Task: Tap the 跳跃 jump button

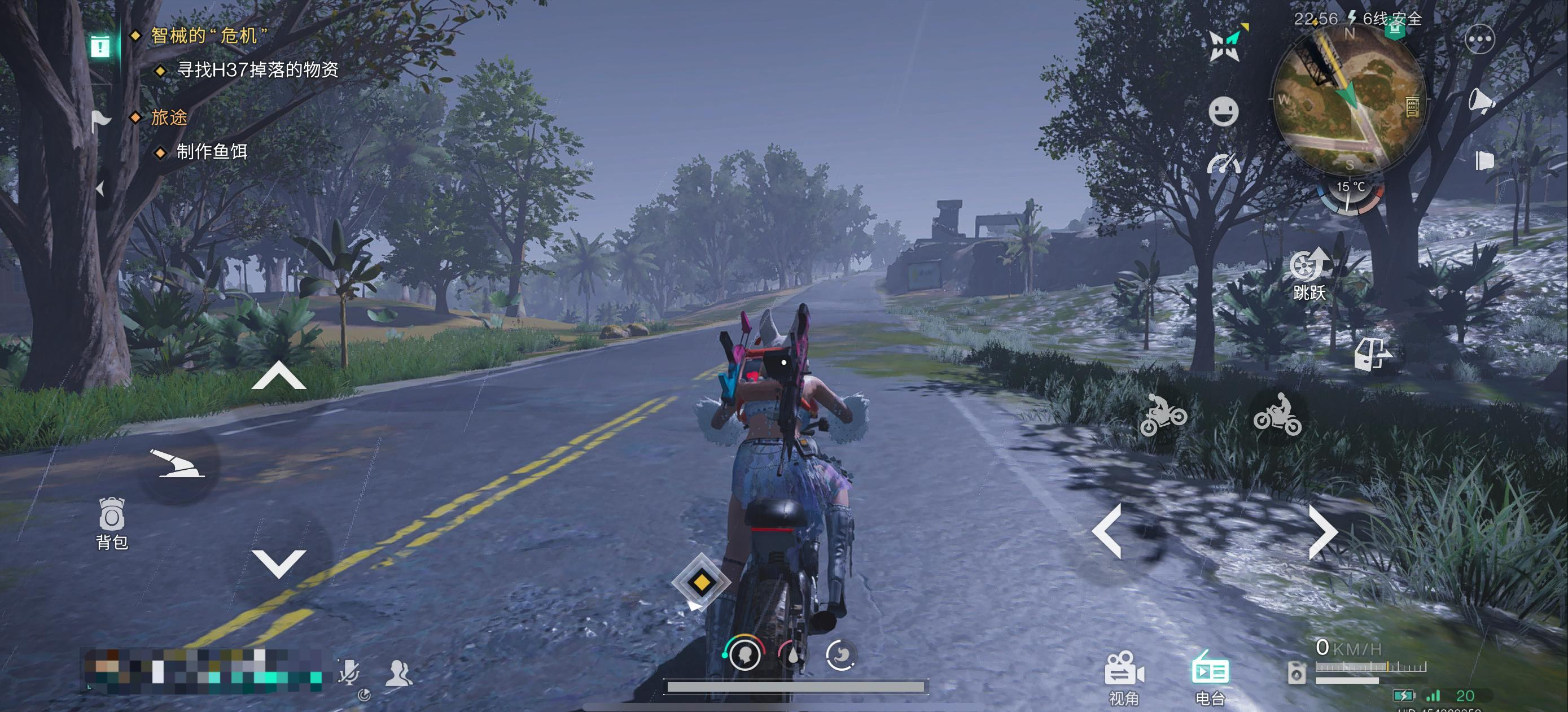Action: click(x=1309, y=273)
